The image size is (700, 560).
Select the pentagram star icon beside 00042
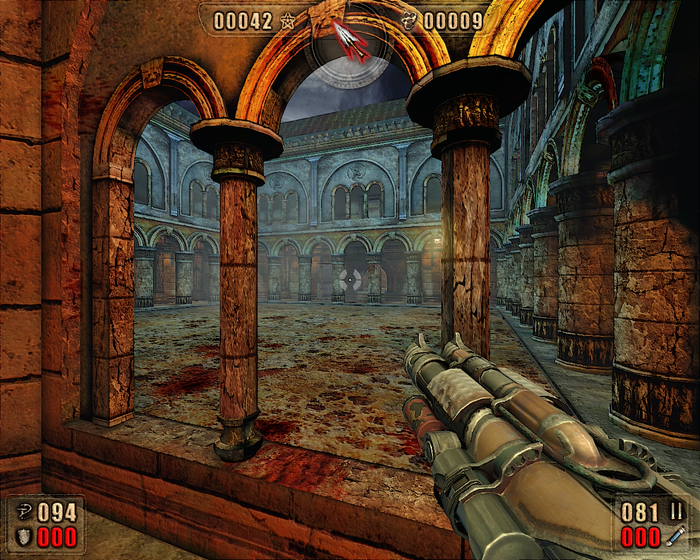(x=288, y=21)
